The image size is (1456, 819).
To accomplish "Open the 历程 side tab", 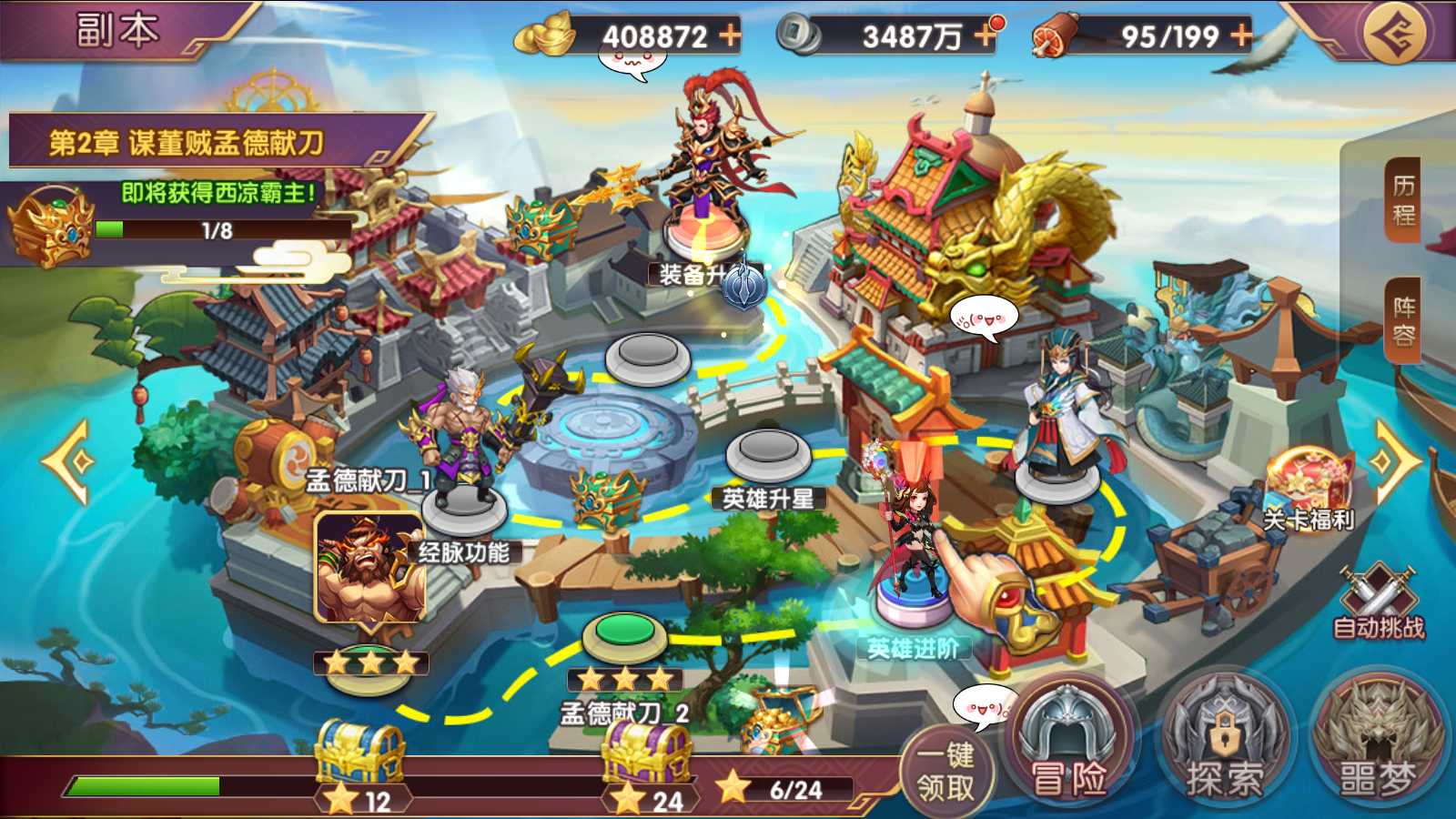I will pos(1403,200).
